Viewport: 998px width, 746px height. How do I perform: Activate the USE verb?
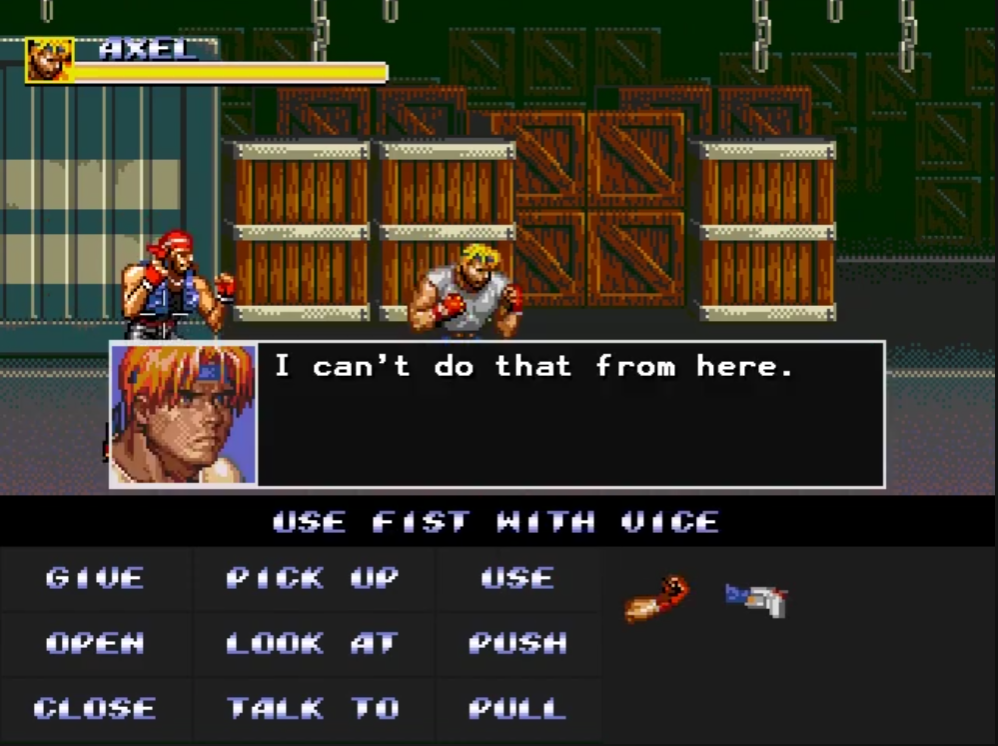point(517,578)
